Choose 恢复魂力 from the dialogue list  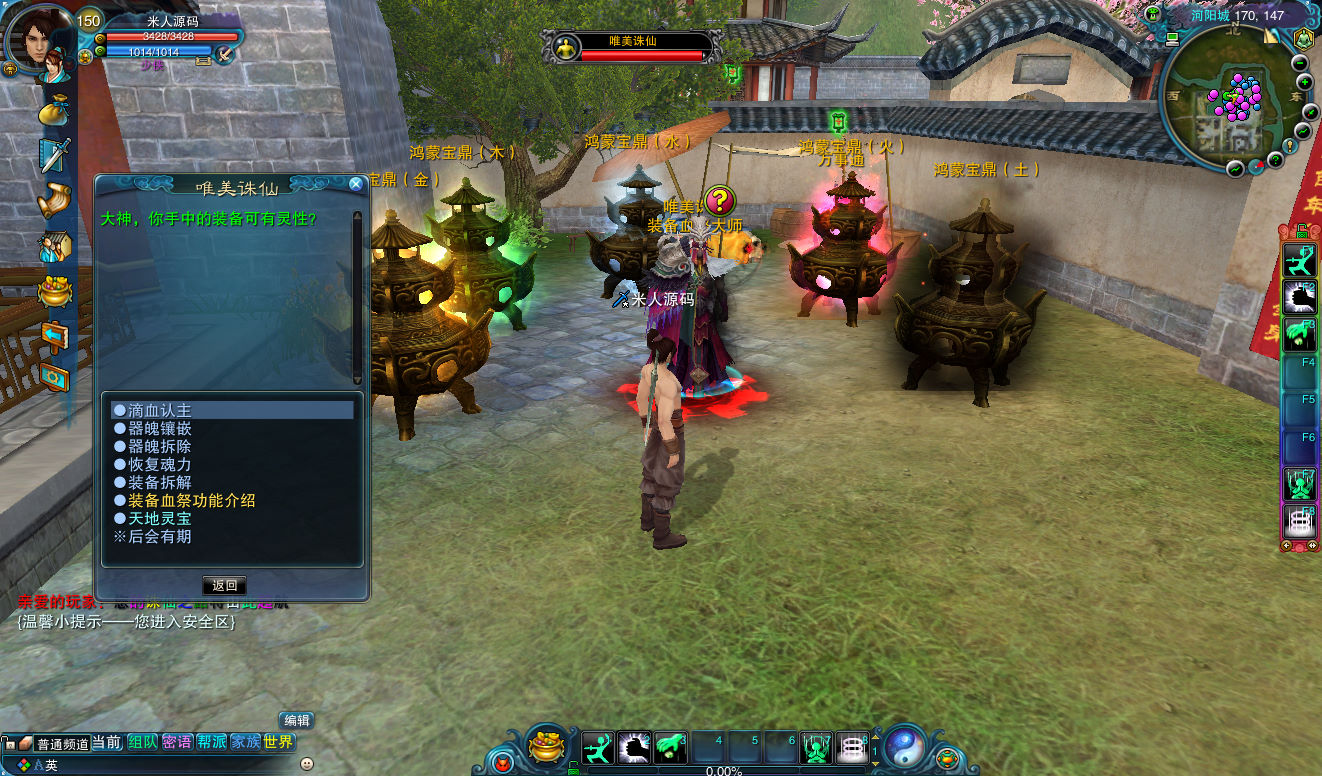pos(160,464)
